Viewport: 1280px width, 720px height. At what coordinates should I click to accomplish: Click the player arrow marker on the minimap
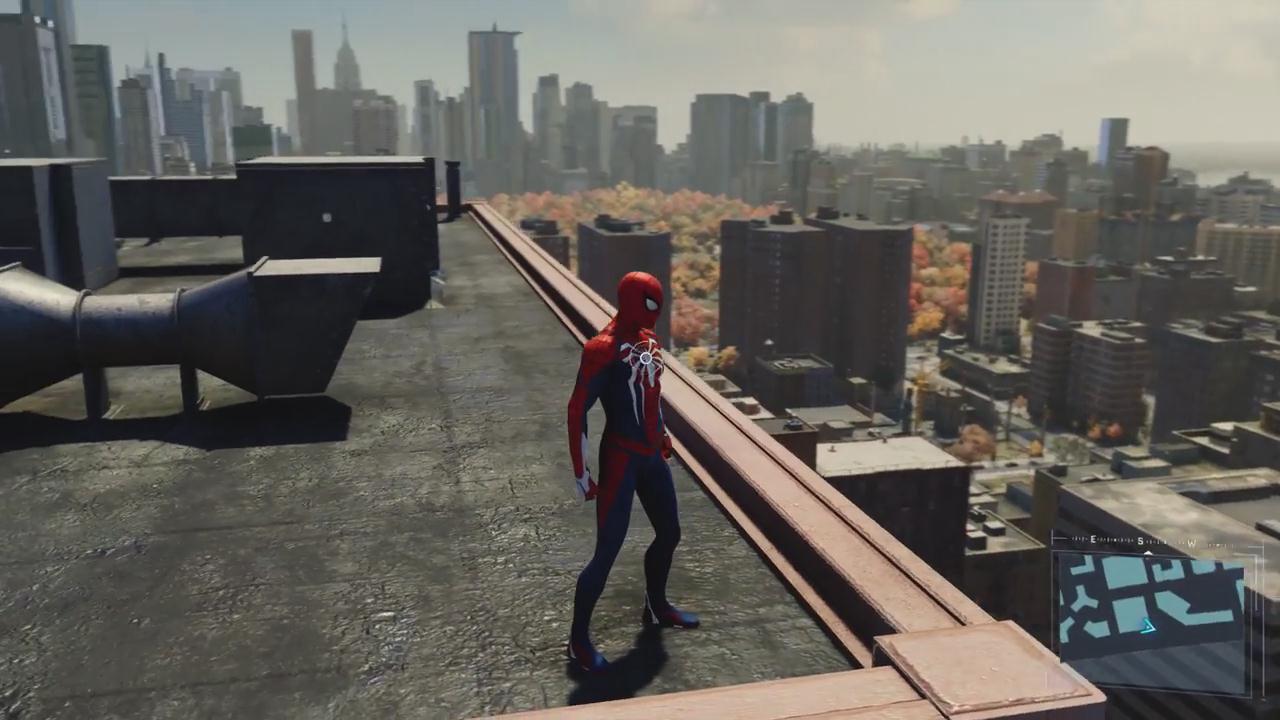point(1148,627)
